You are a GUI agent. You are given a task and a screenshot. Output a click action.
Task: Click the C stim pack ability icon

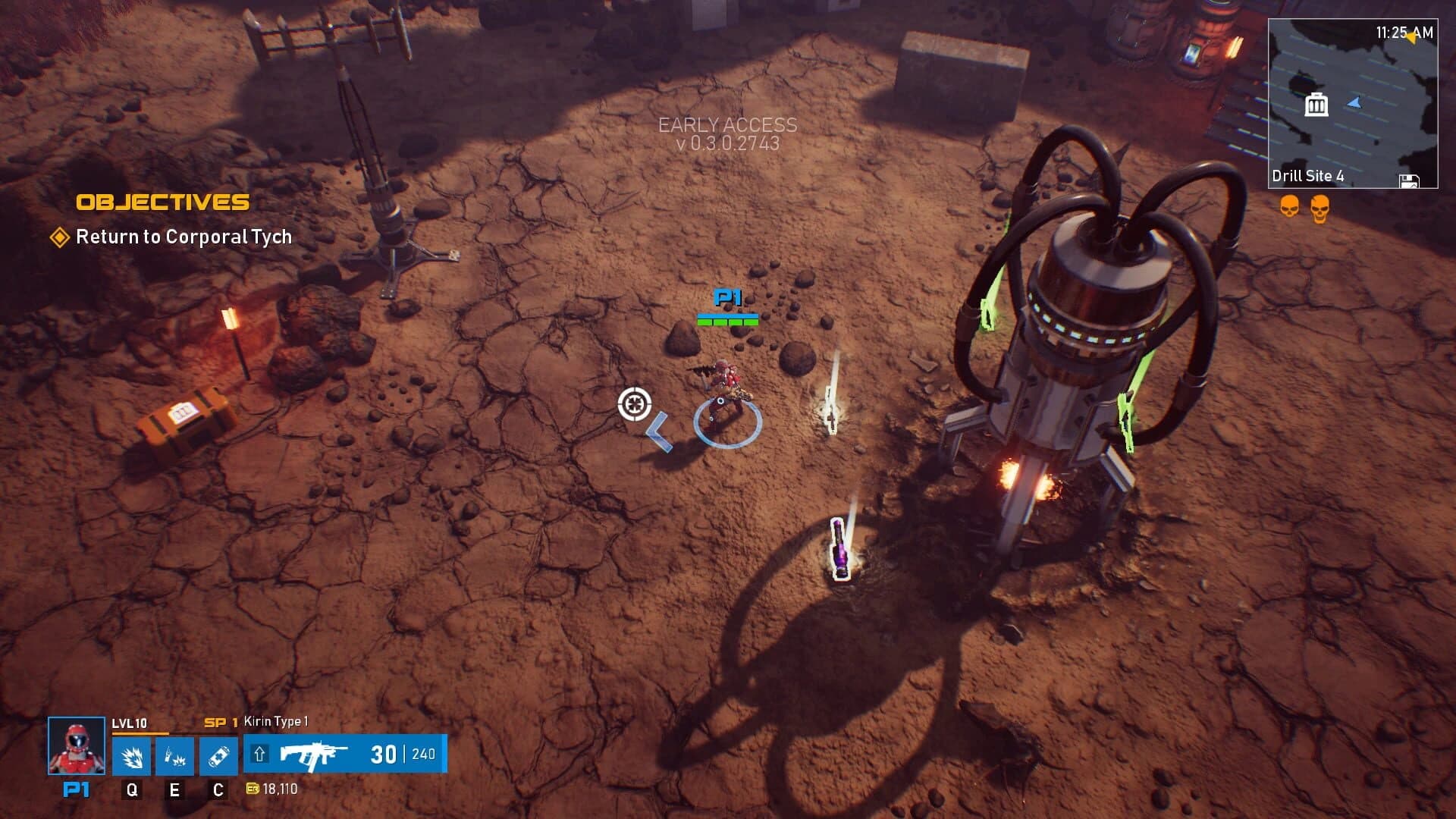[x=219, y=755]
